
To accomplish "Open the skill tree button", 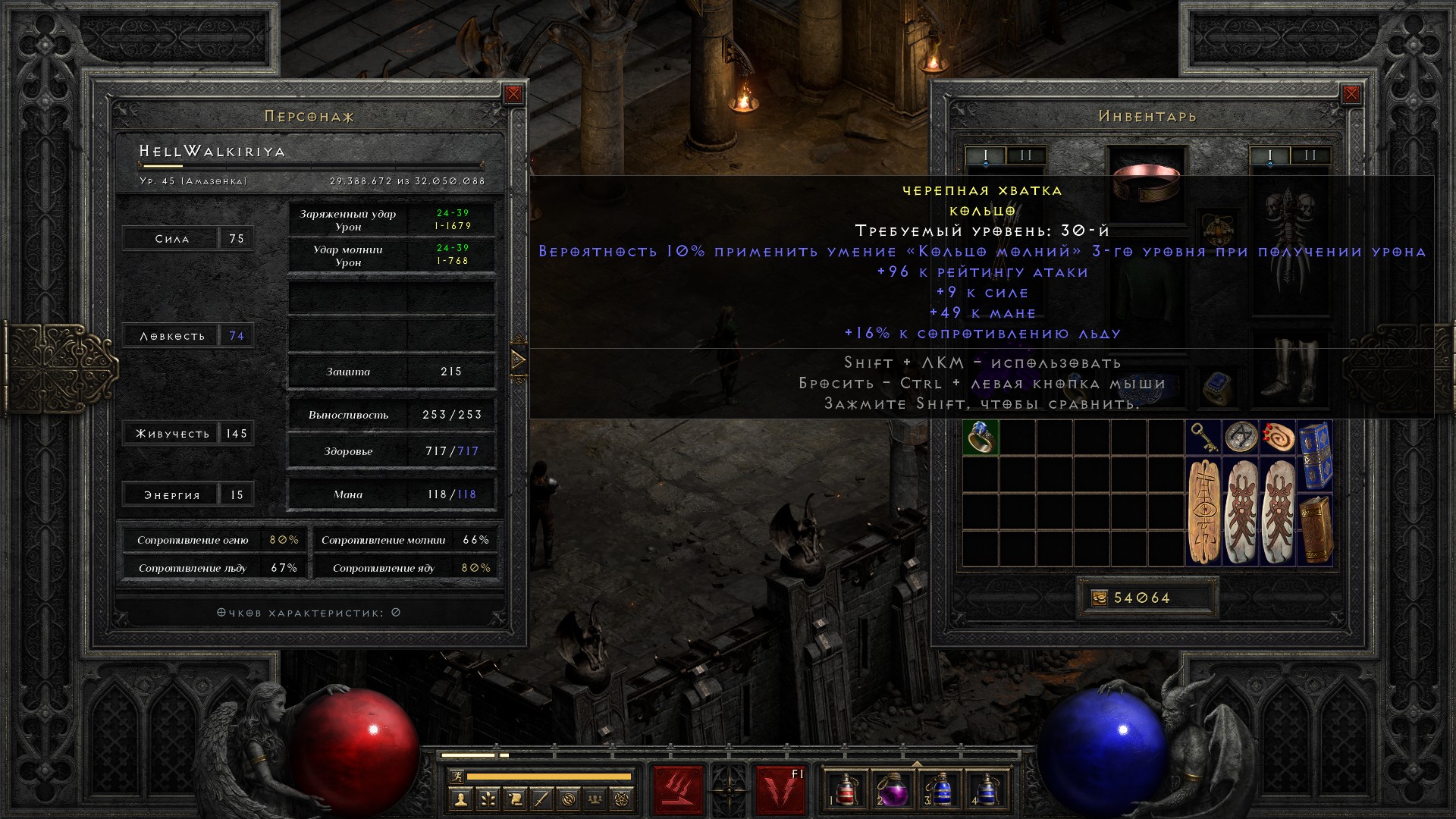I will point(487,799).
